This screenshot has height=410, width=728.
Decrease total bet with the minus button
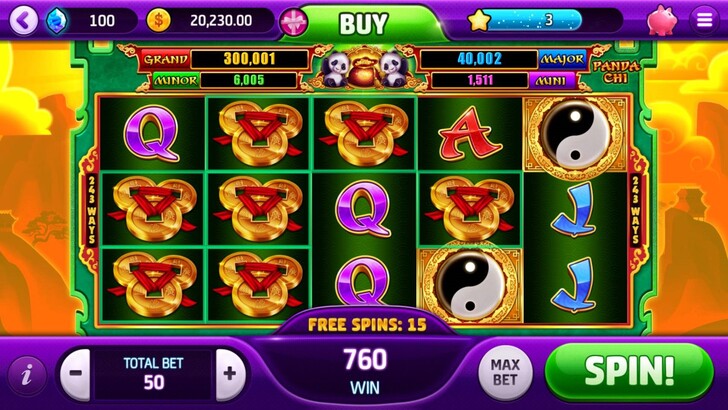pyautogui.click(x=76, y=374)
